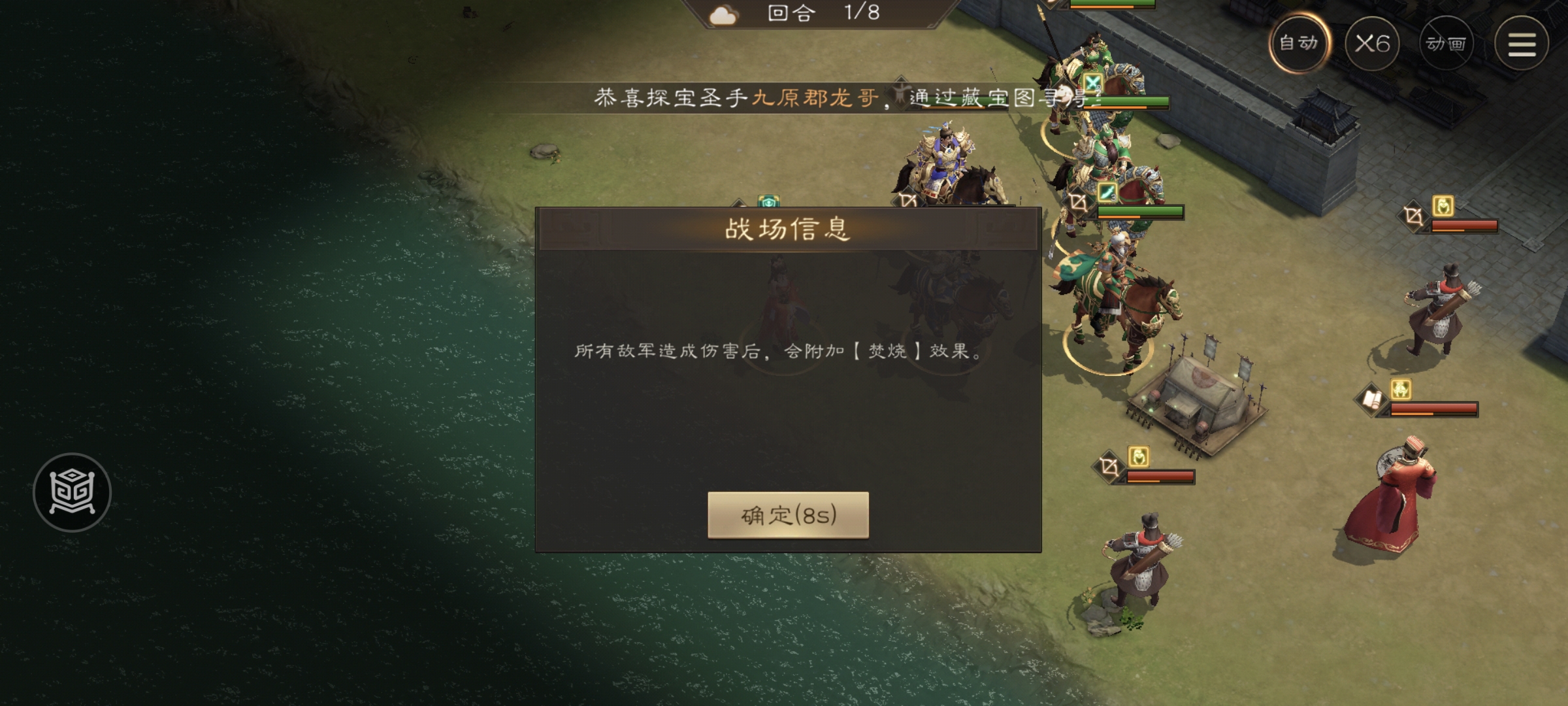Viewport: 1568px width, 706px height.
Task: Click the weather cloud icon beside the turn counter
Action: 725,16
